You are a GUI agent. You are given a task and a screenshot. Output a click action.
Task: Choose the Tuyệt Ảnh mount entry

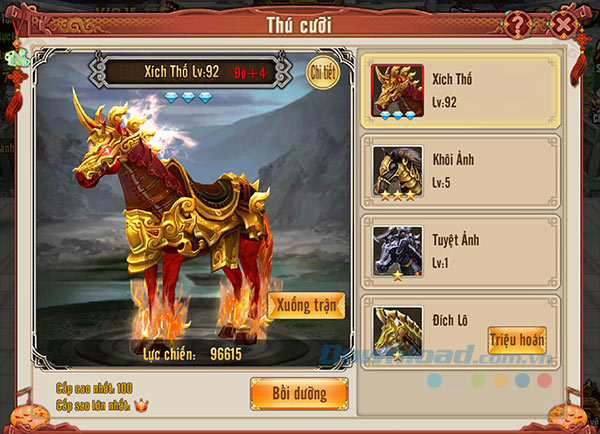pyautogui.click(x=460, y=250)
